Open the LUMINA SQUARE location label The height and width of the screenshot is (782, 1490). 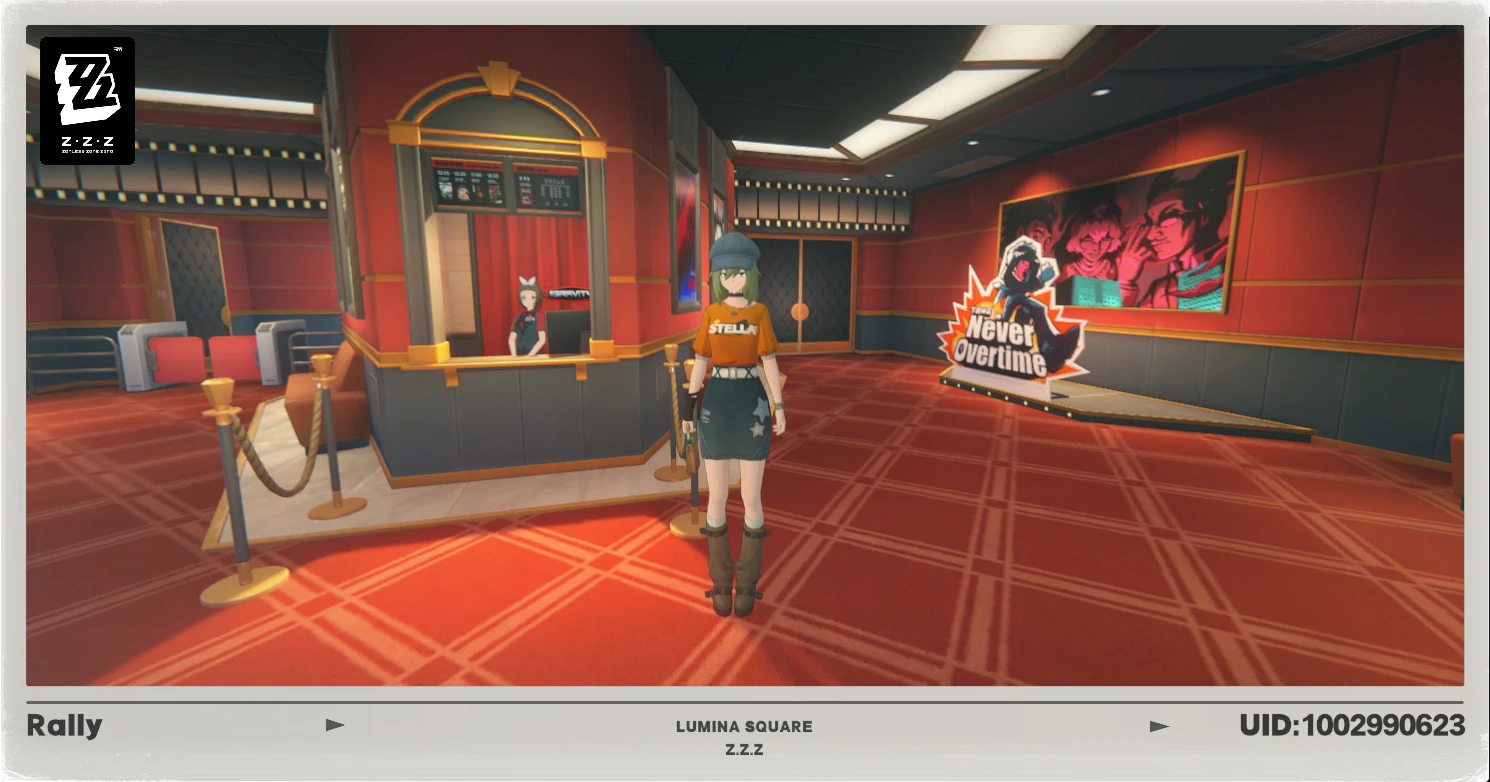745,727
